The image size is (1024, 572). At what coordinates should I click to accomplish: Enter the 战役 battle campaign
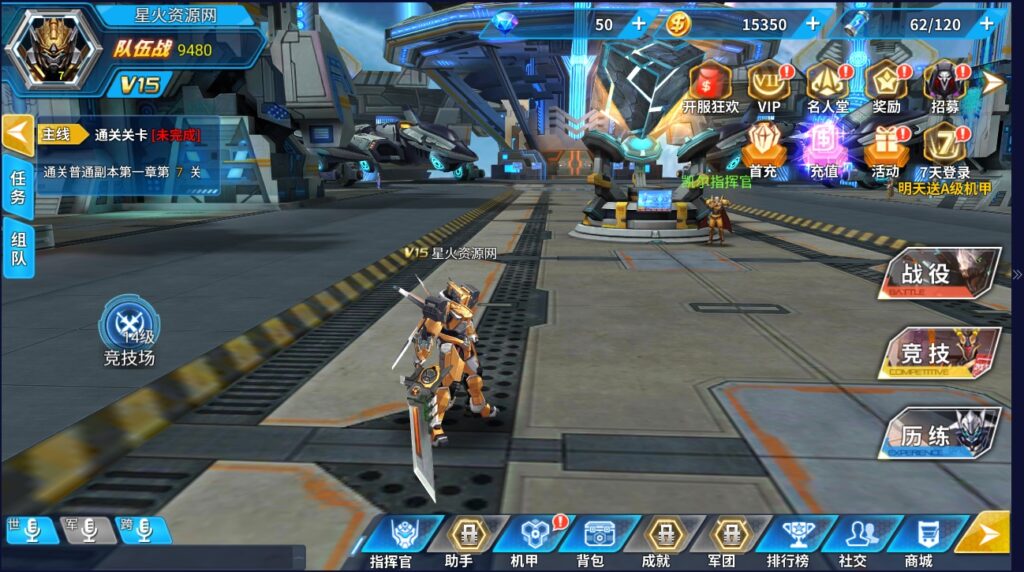tap(941, 273)
